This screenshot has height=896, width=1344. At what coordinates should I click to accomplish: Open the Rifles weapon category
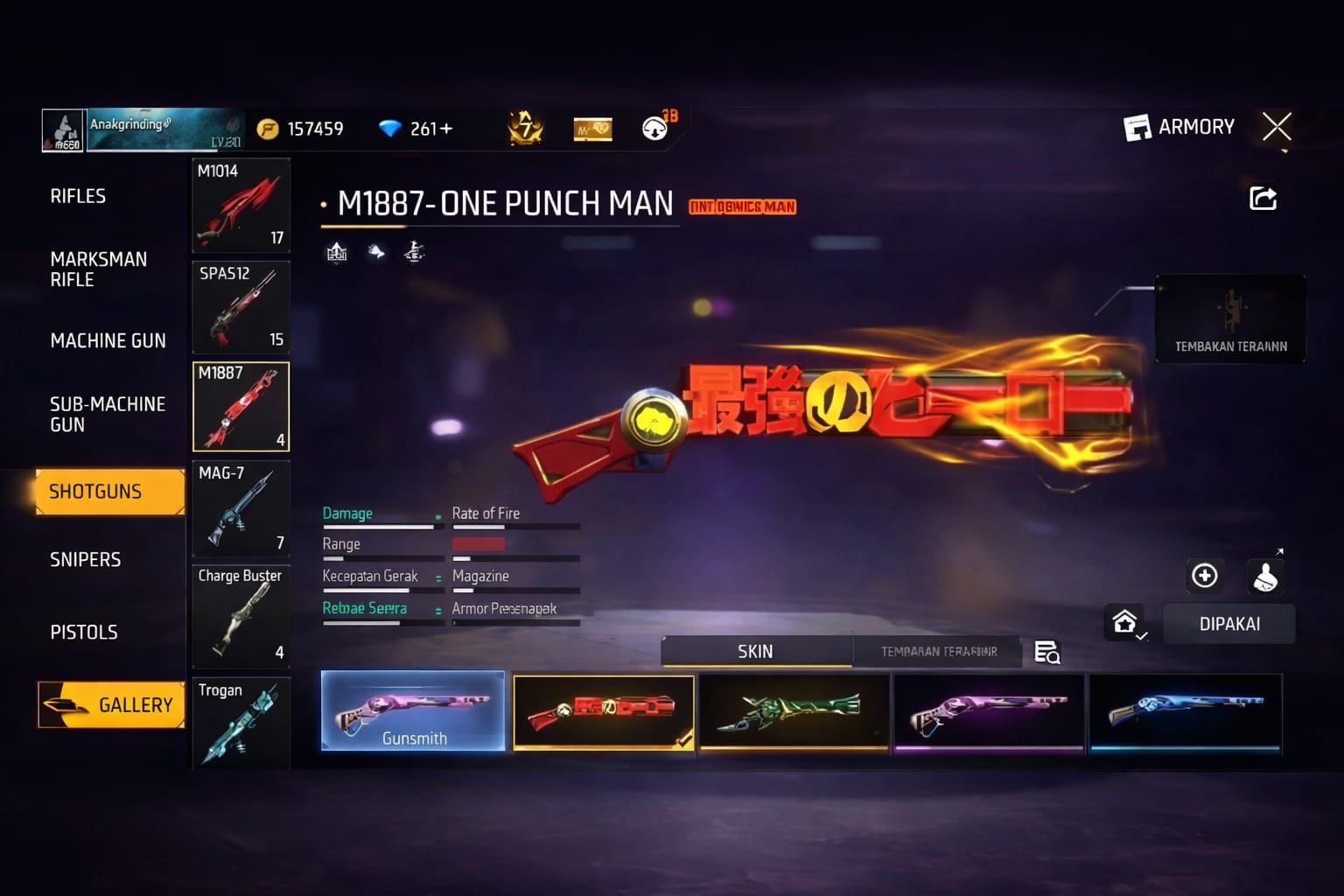(78, 197)
